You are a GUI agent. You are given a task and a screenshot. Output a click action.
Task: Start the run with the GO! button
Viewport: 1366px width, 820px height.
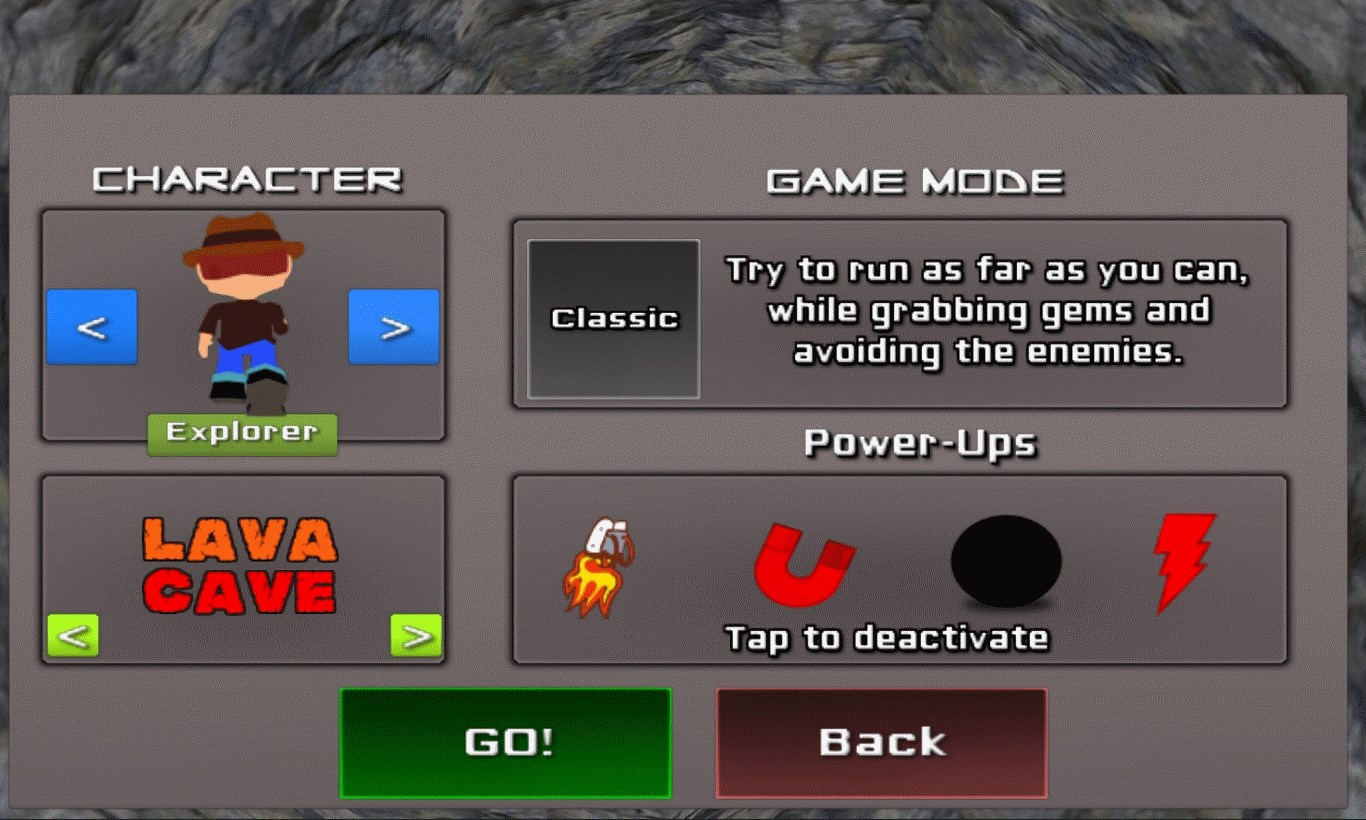[505, 743]
